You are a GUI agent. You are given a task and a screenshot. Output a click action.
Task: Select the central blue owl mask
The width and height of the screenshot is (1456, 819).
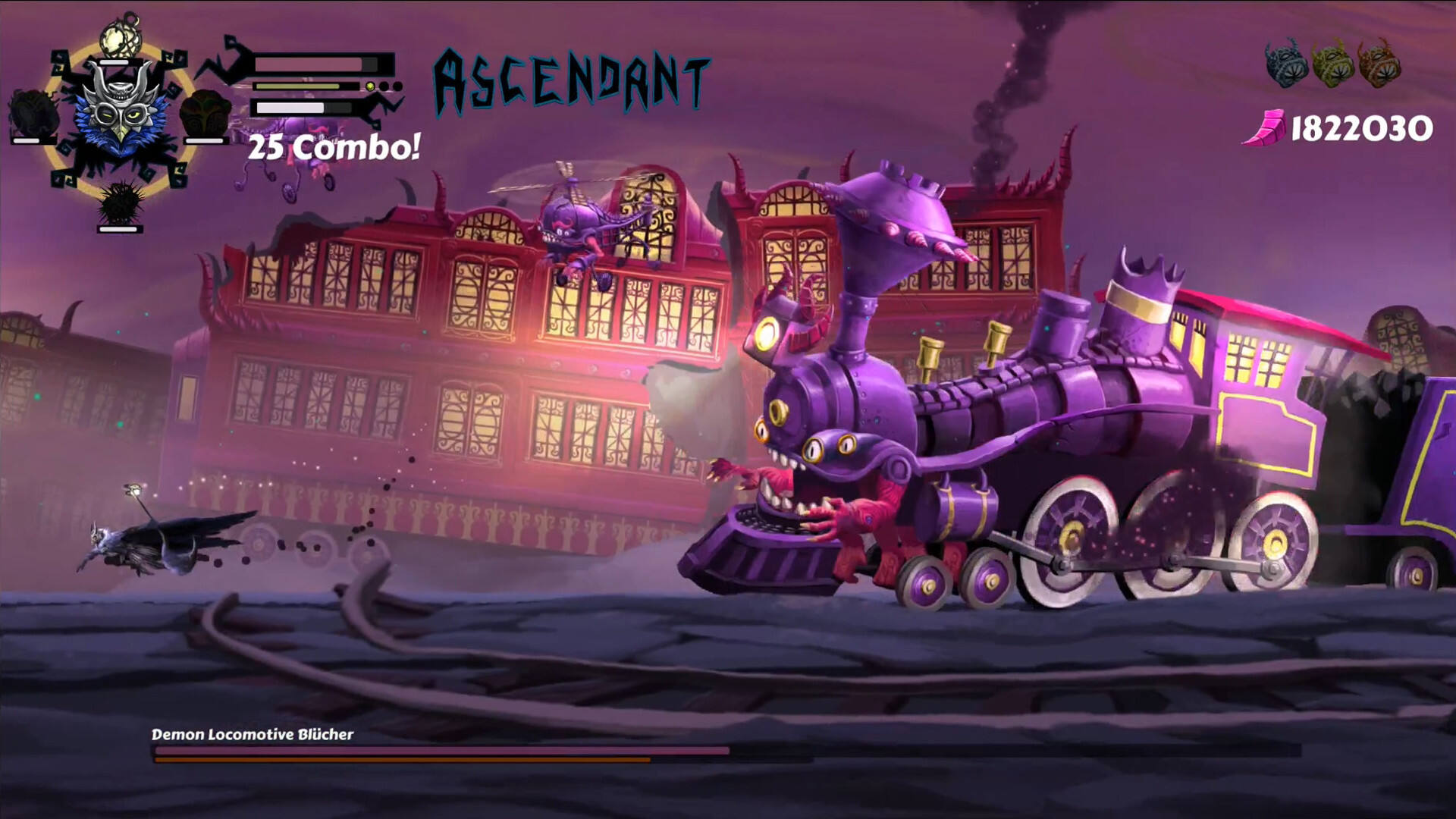(x=119, y=111)
